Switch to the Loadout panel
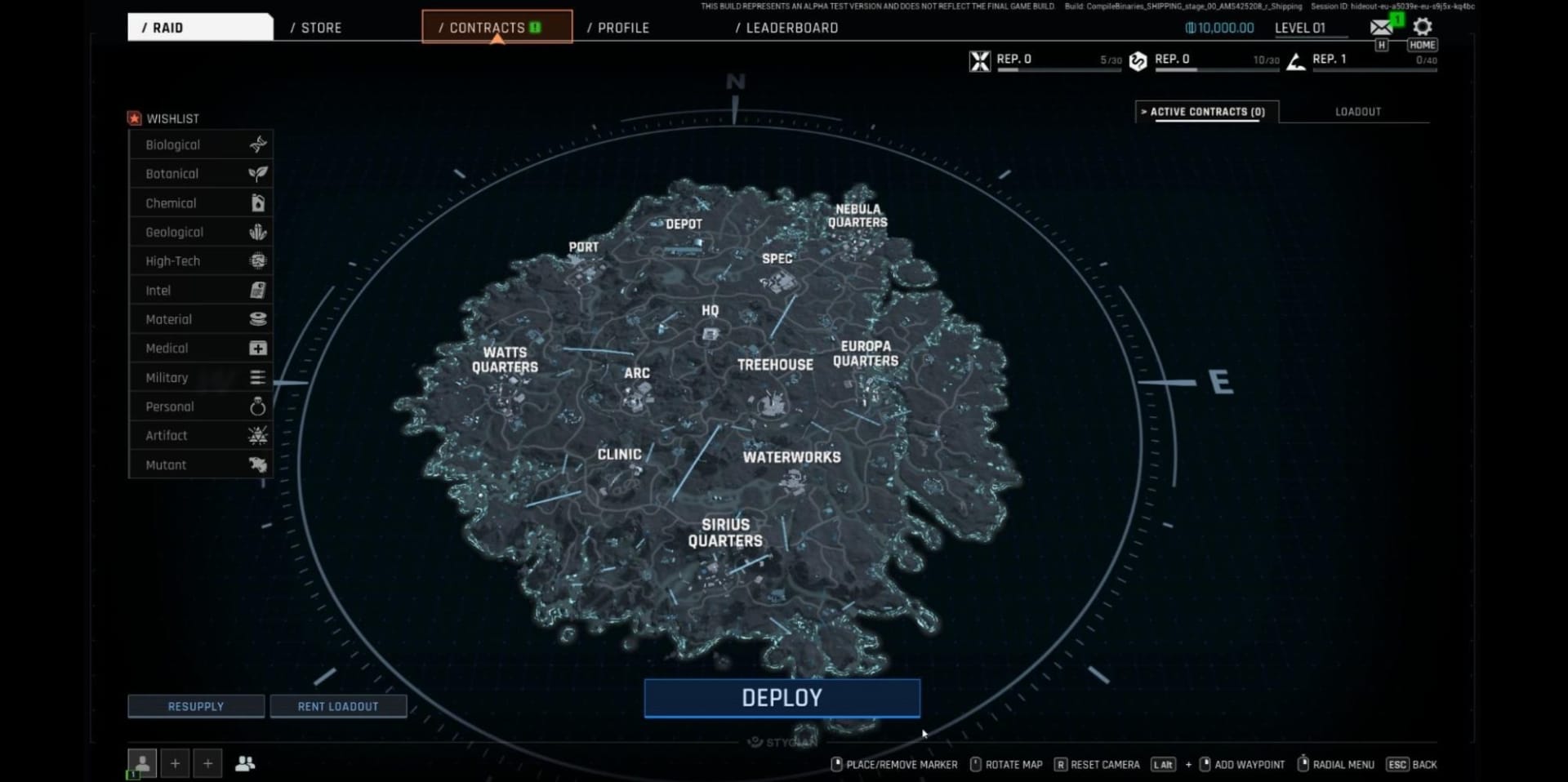The width and height of the screenshot is (1568, 782). pyautogui.click(x=1356, y=112)
